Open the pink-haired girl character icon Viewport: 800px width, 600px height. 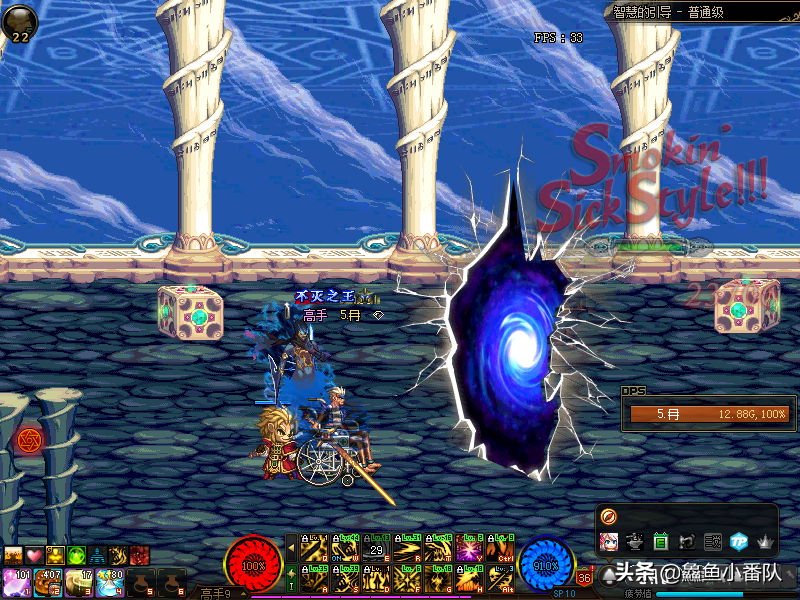pyautogui.click(x=608, y=542)
